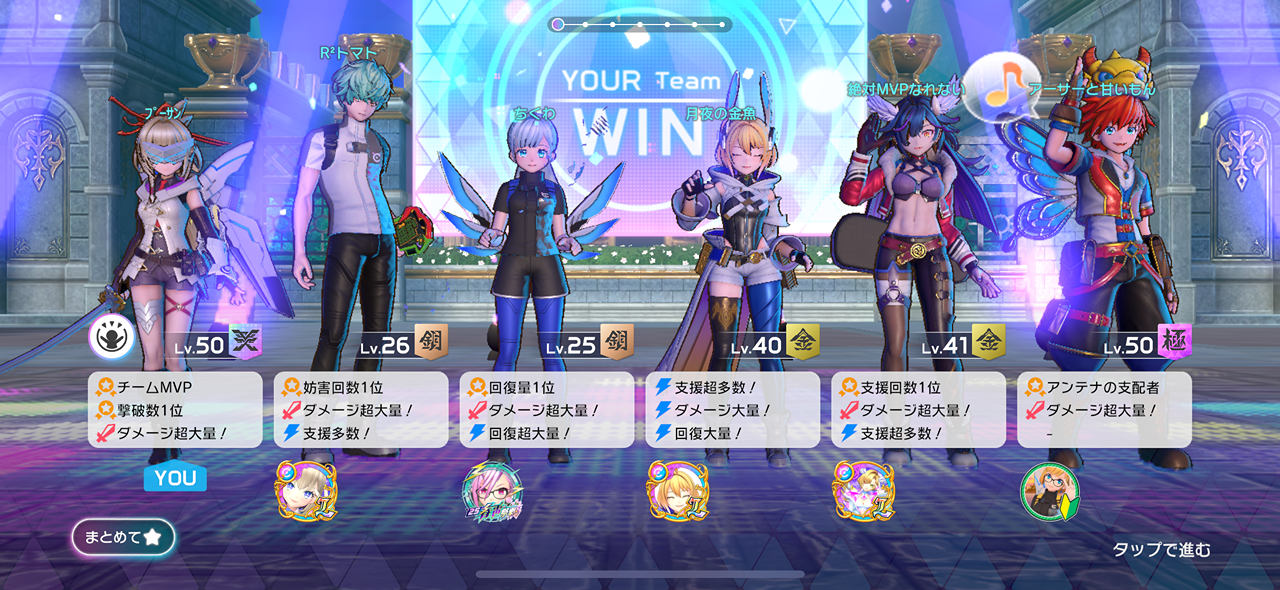Tap the まとめて star button

(x=123, y=537)
